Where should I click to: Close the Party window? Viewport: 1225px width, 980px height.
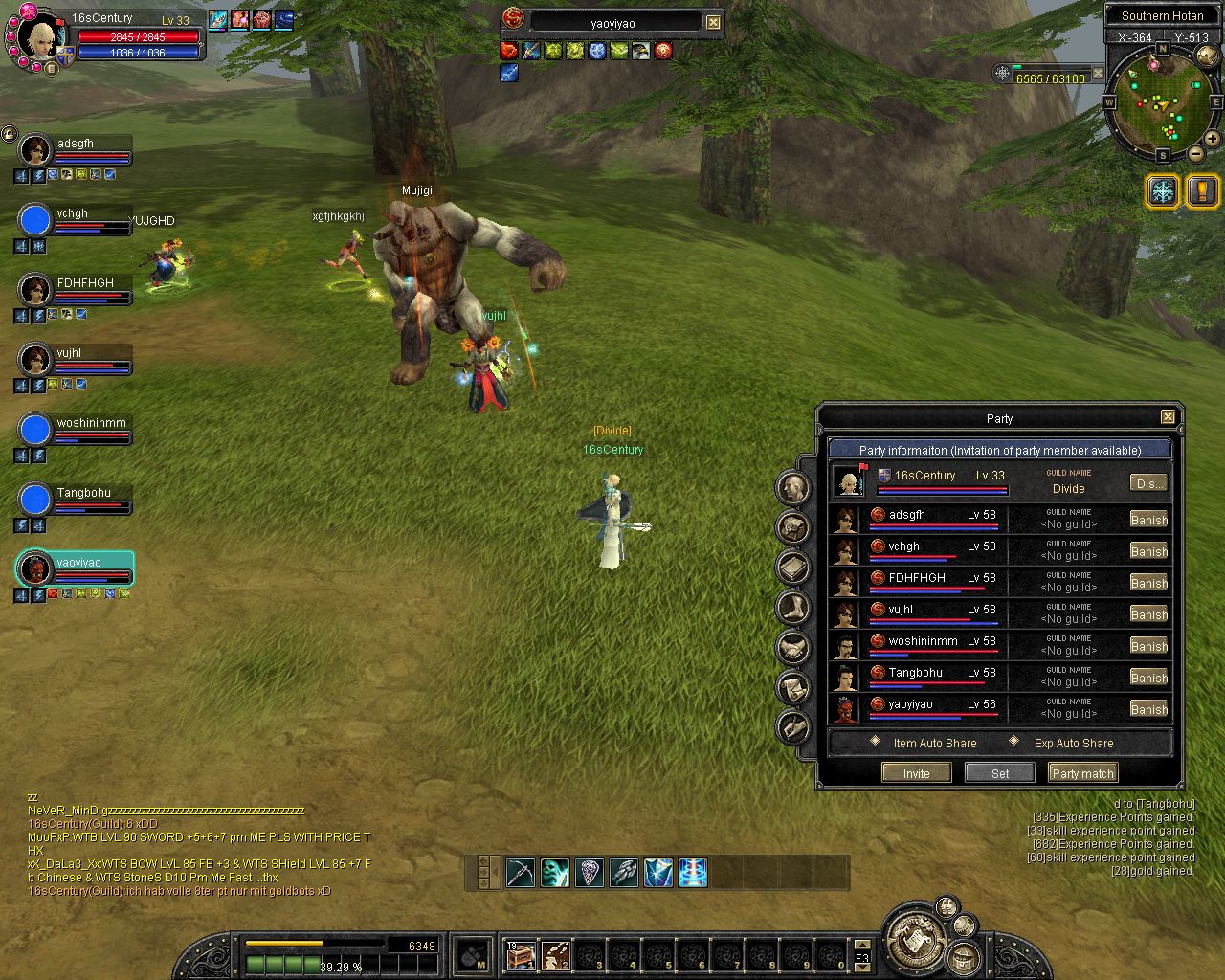[1168, 417]
